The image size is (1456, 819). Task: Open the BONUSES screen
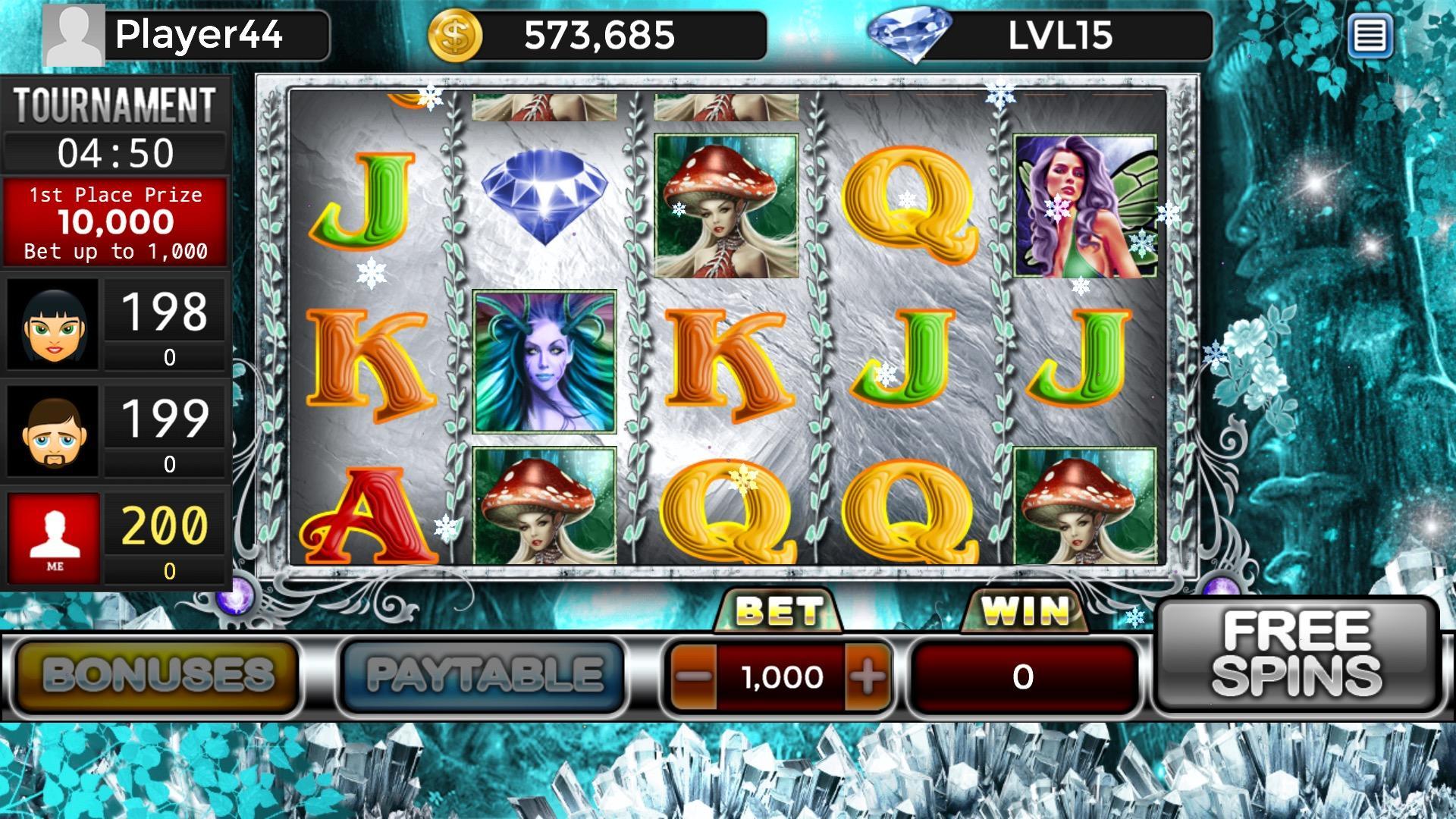pyautogui.click(x=155, y=676)
